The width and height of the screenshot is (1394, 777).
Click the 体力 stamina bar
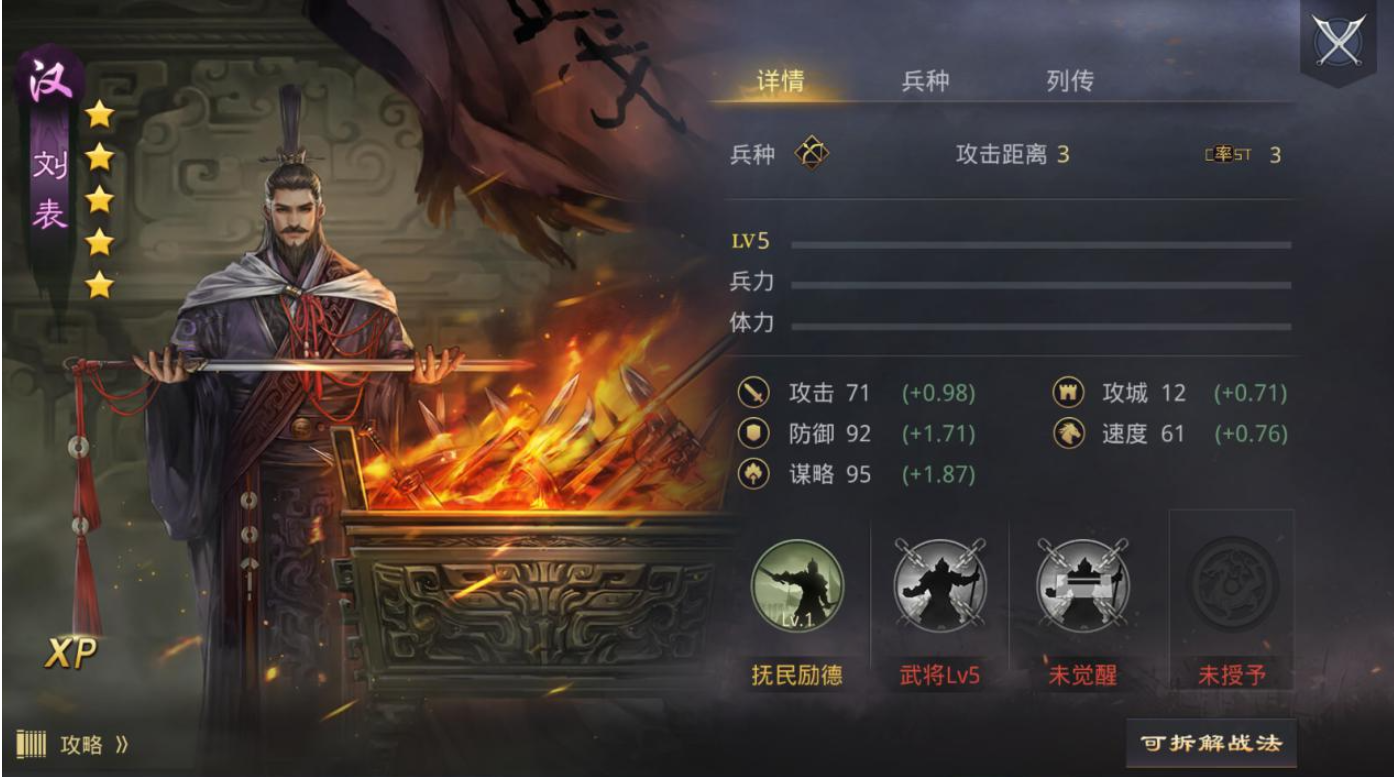click(x=1040, y=325)
